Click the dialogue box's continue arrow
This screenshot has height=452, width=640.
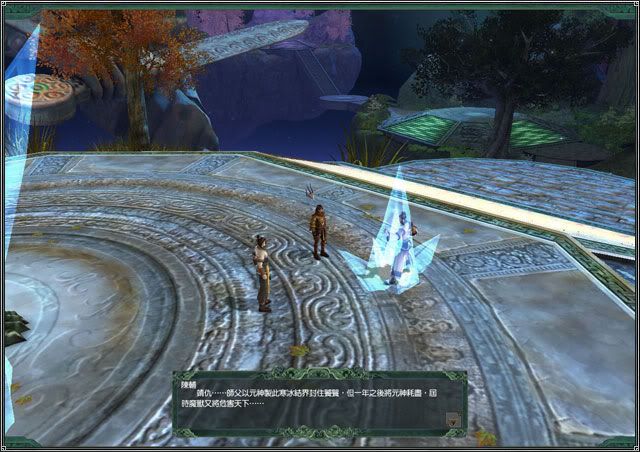(455, 421)
